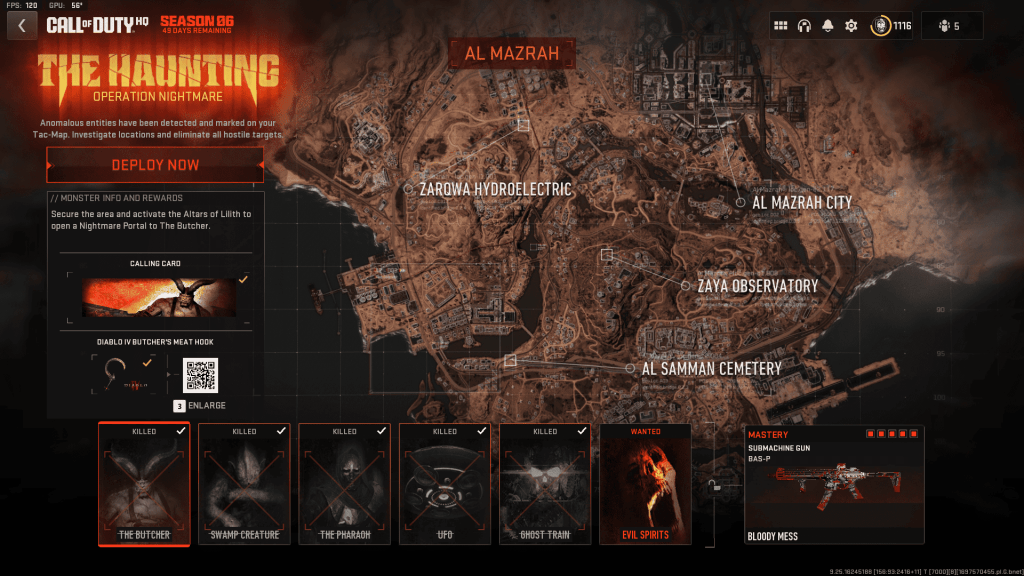
Task: Open the Ghost Train card
Action: coord(545,484)
